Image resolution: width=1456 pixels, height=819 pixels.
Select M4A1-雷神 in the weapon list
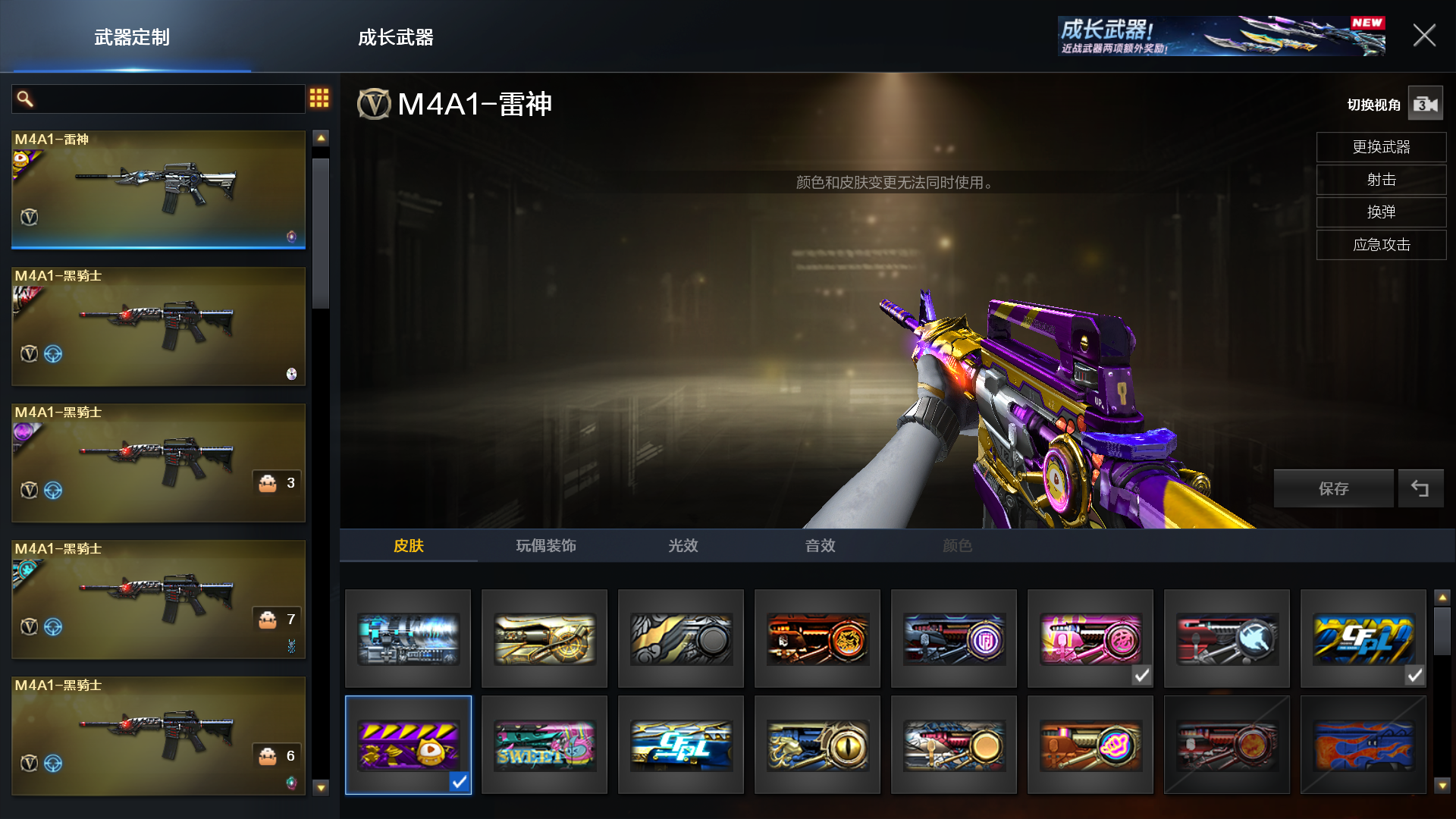pos(158,190)
